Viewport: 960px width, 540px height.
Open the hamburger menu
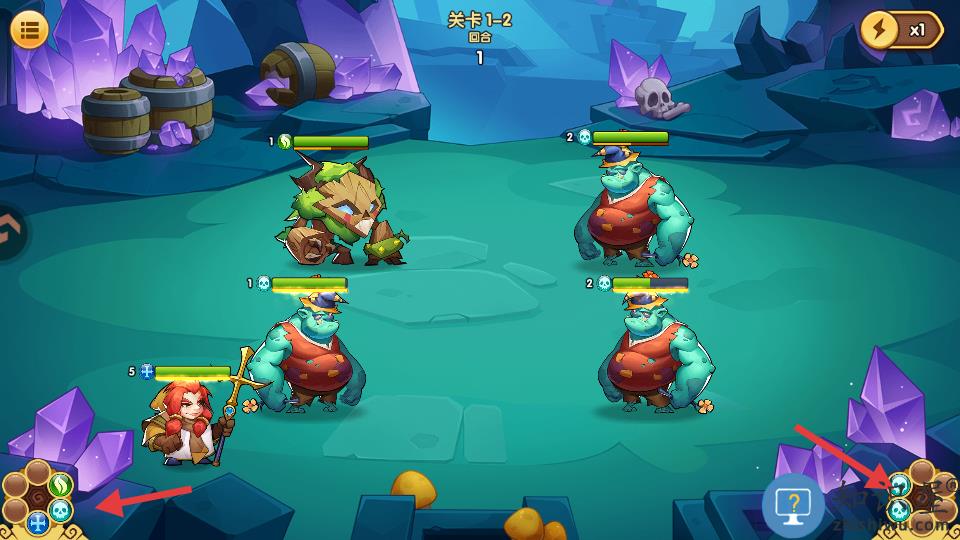30,29
